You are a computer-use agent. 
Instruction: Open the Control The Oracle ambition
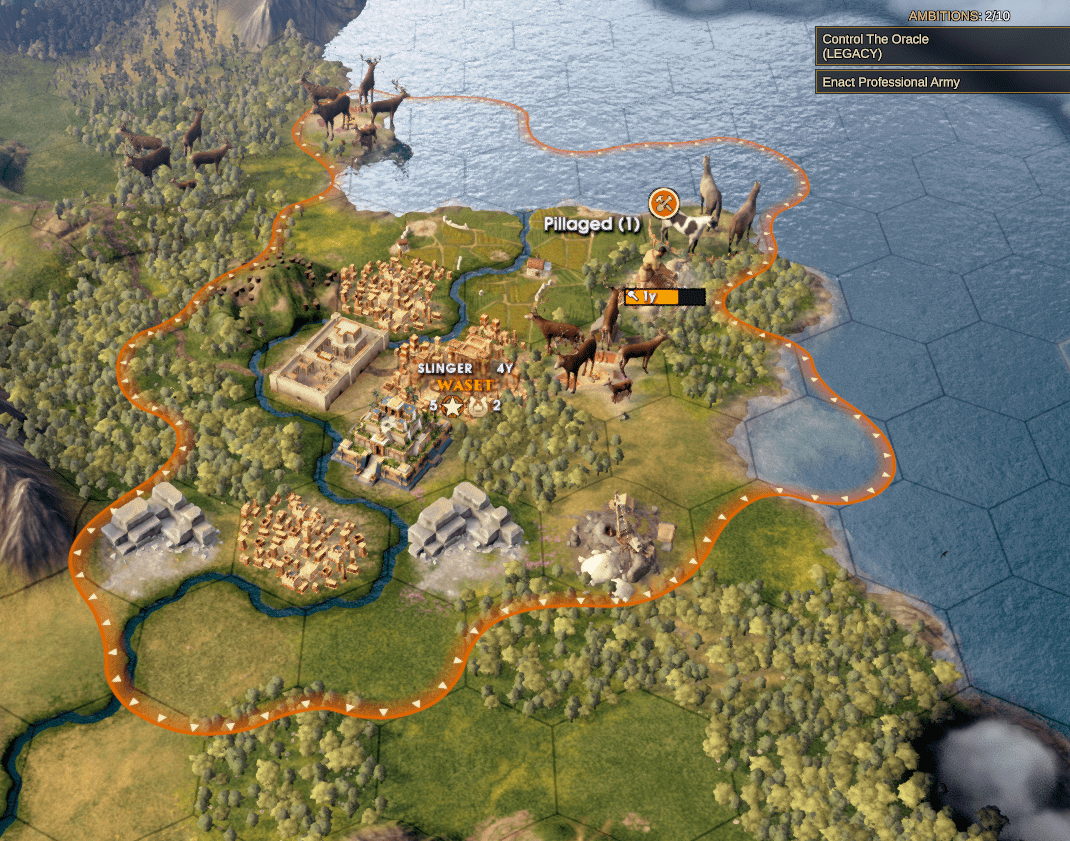(942, 46)
